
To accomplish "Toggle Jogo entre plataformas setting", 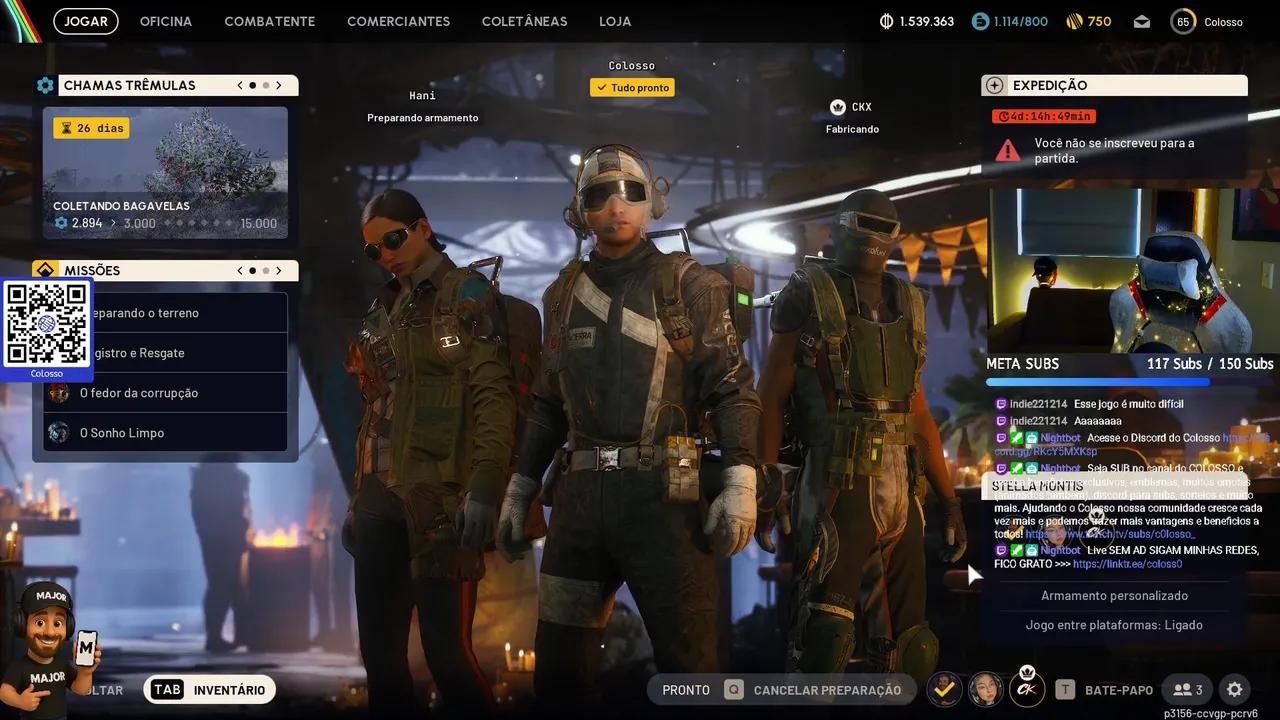I will [1114, 624].
